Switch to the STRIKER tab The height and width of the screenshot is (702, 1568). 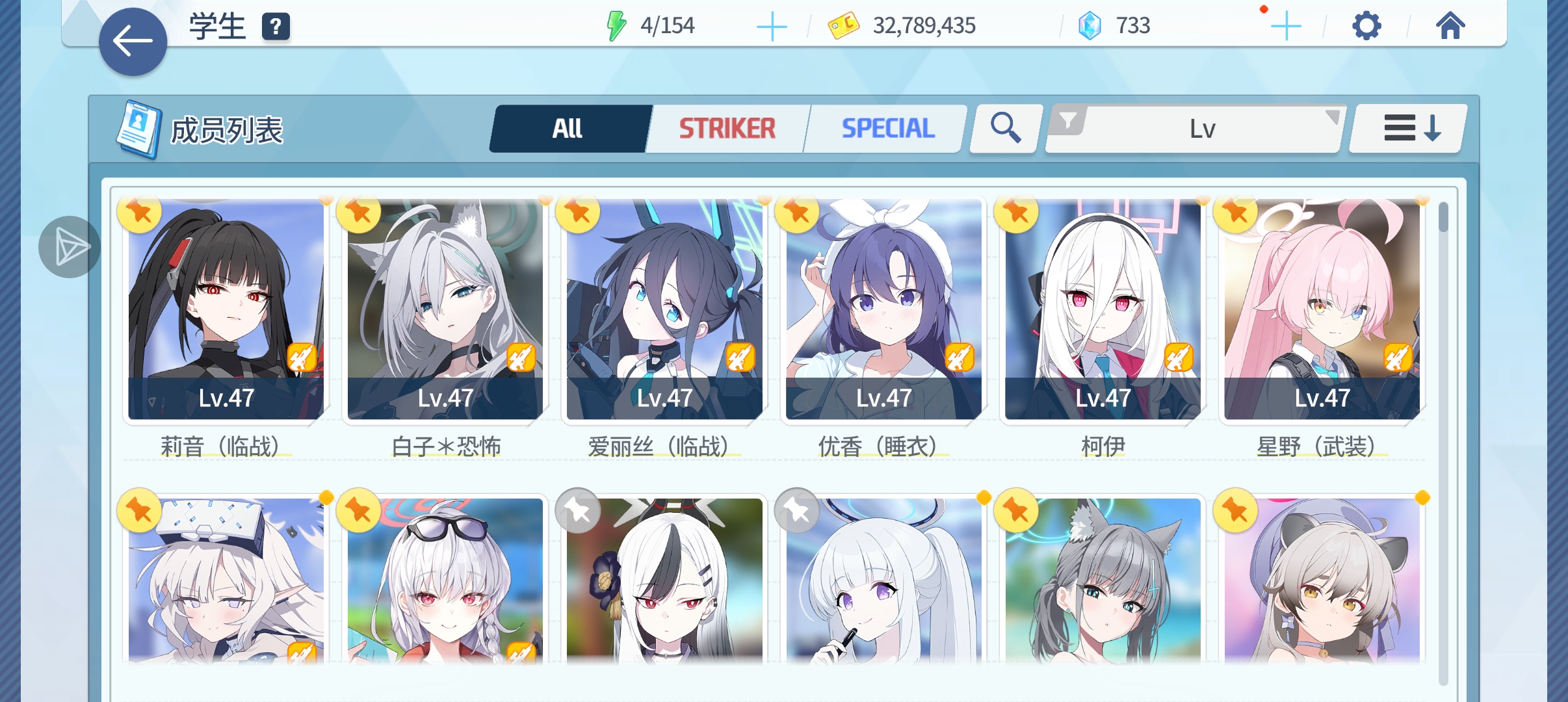pos(727,127)
